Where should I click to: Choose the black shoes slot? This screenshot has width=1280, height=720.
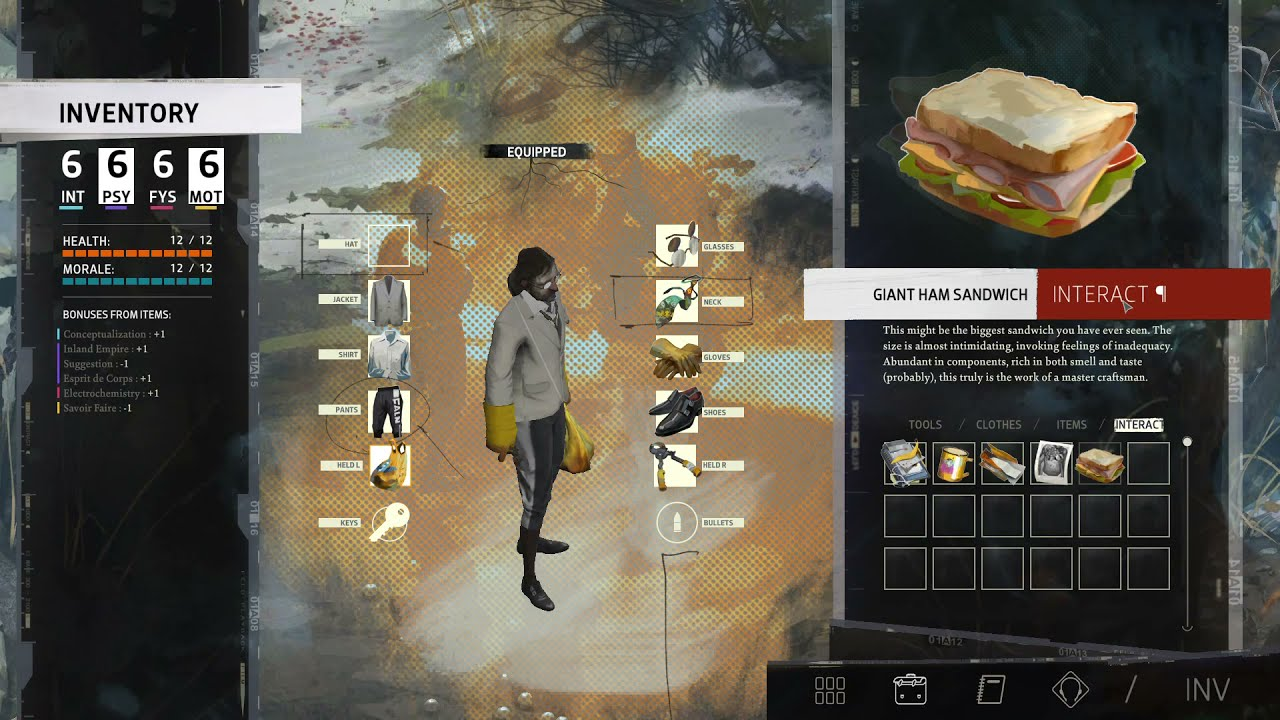point(677,412)
